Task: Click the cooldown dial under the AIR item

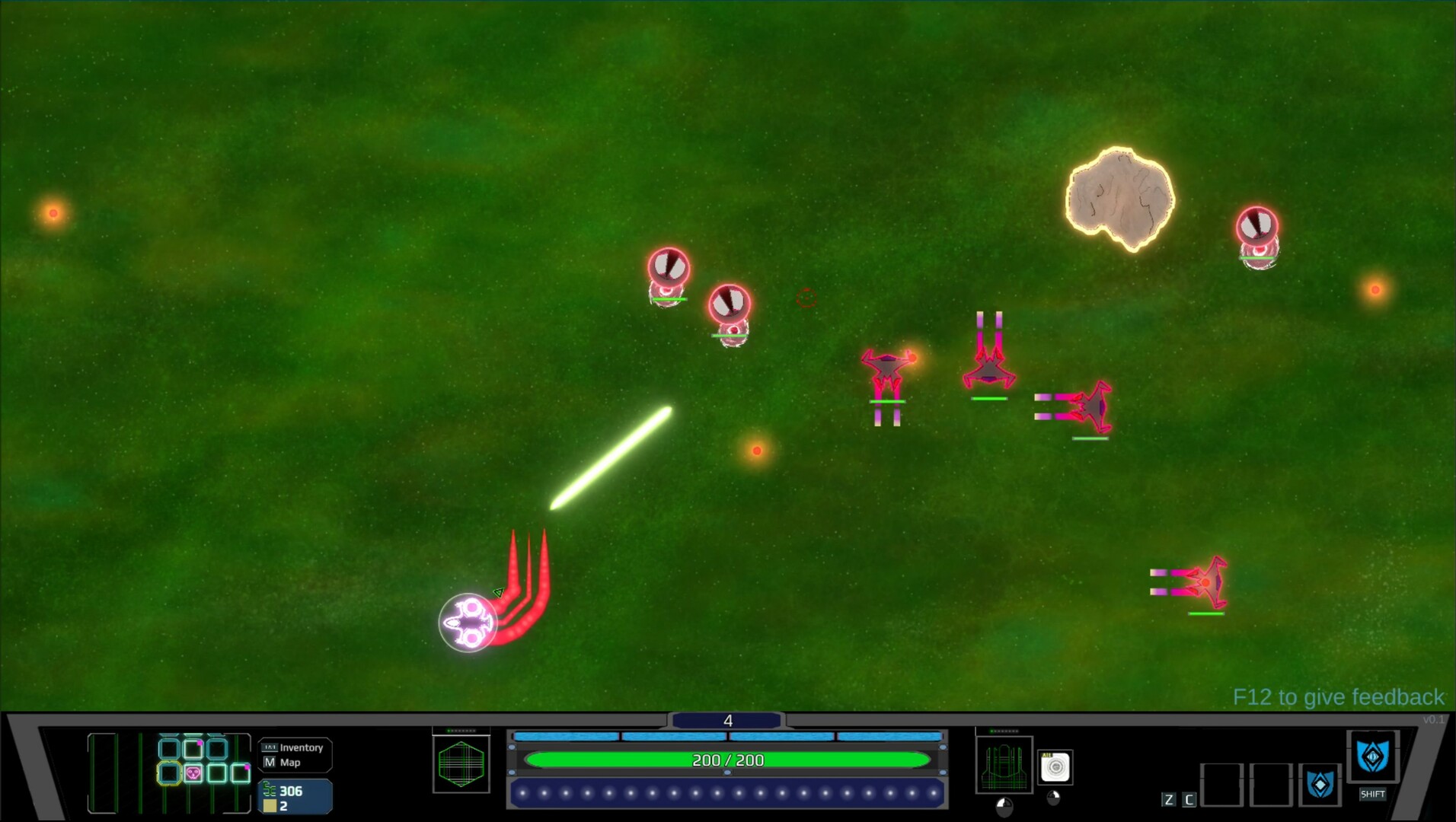Action: pyautogui.click(x=1052, y=797)
